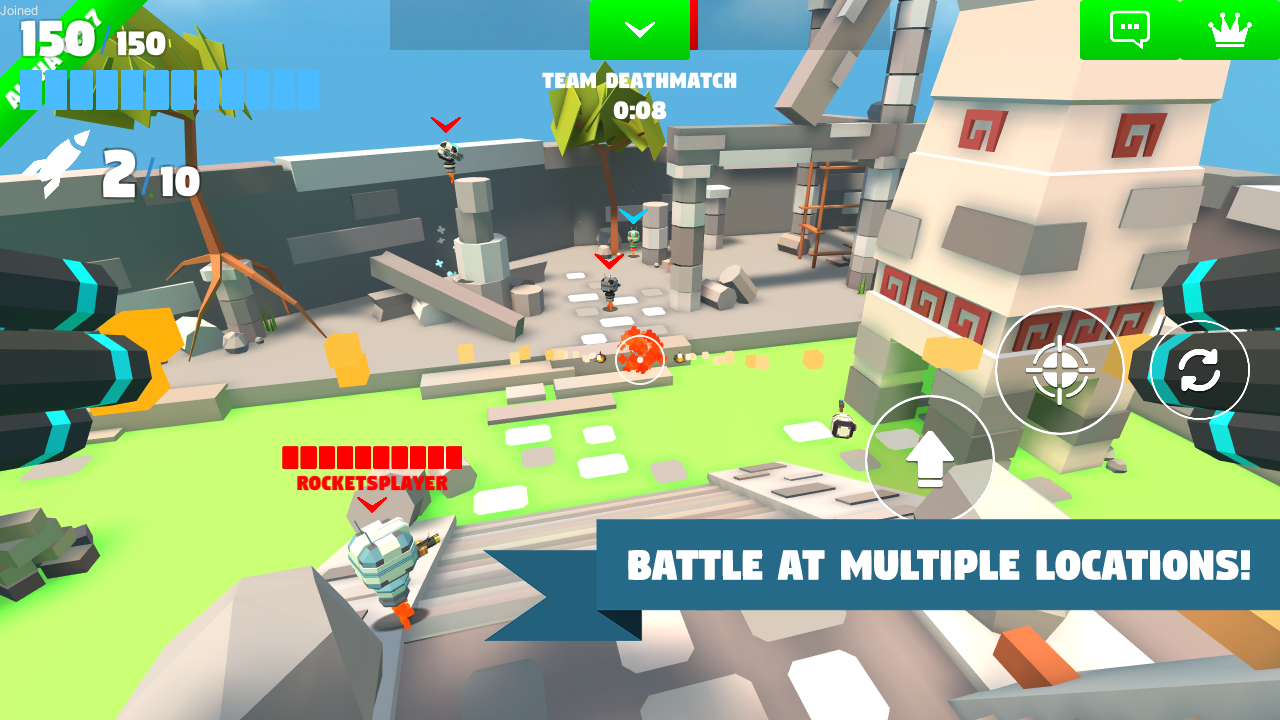Expand the TEAM DEATHMATCH header
1280x720 pixels.
(639, 81)
